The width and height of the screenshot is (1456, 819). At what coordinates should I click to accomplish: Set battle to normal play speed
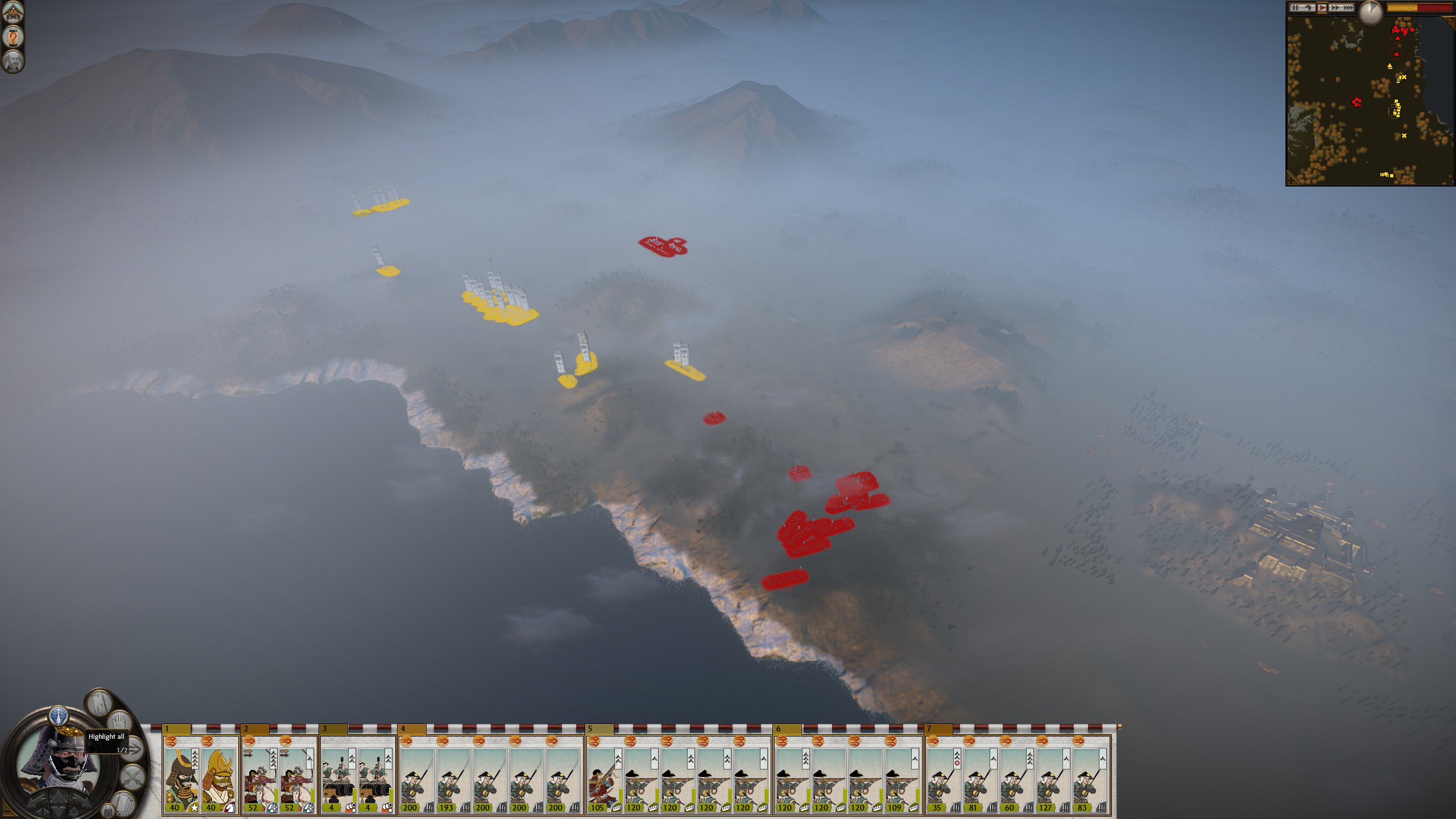click(x=1322, y=8)
